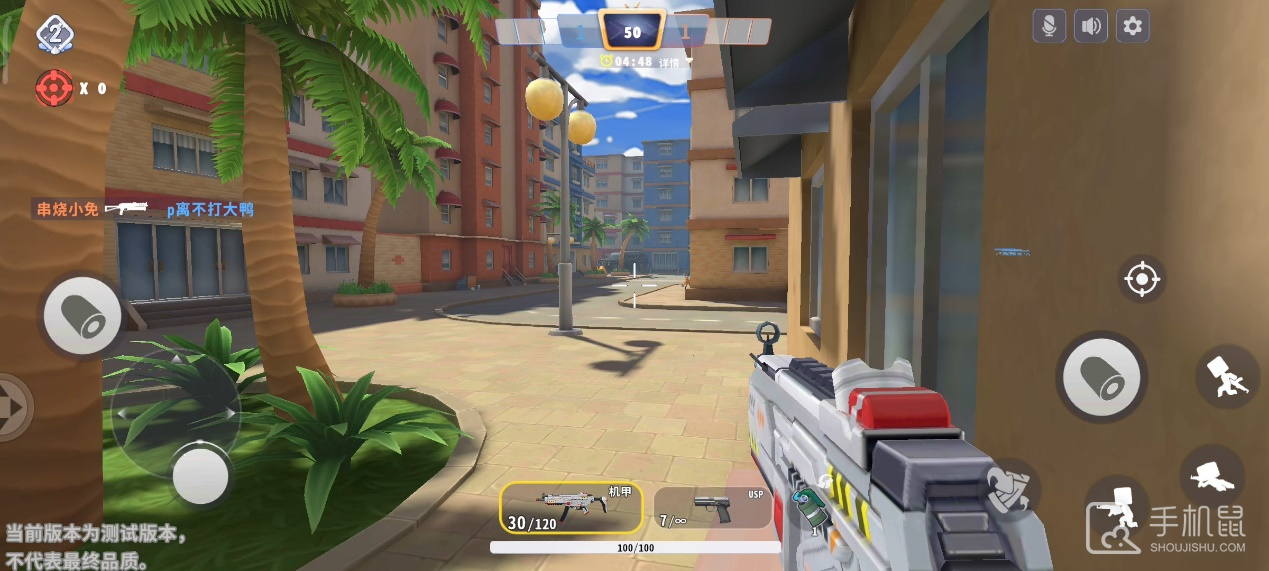Tap the left-side bullet fire button
The height and width of the screenshot is (571, 1269).
[x=83, y=316]
